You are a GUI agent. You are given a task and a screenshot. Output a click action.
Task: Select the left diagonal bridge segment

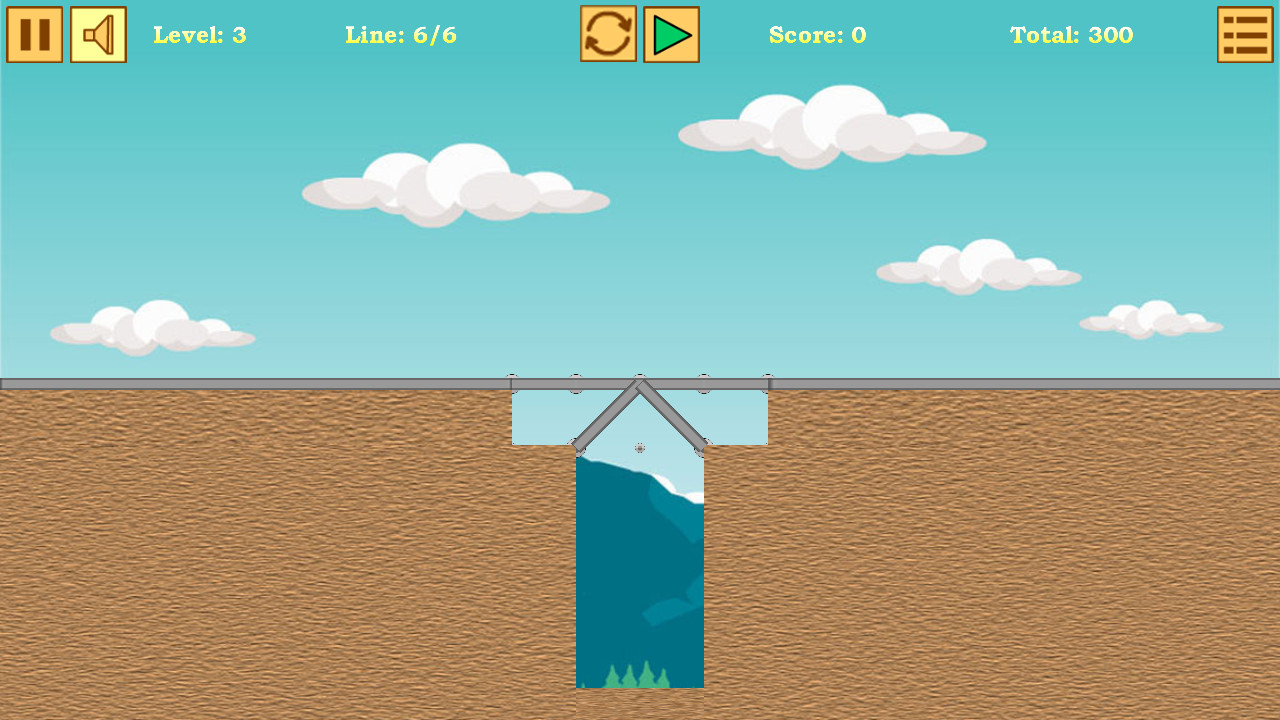point(608,412)
